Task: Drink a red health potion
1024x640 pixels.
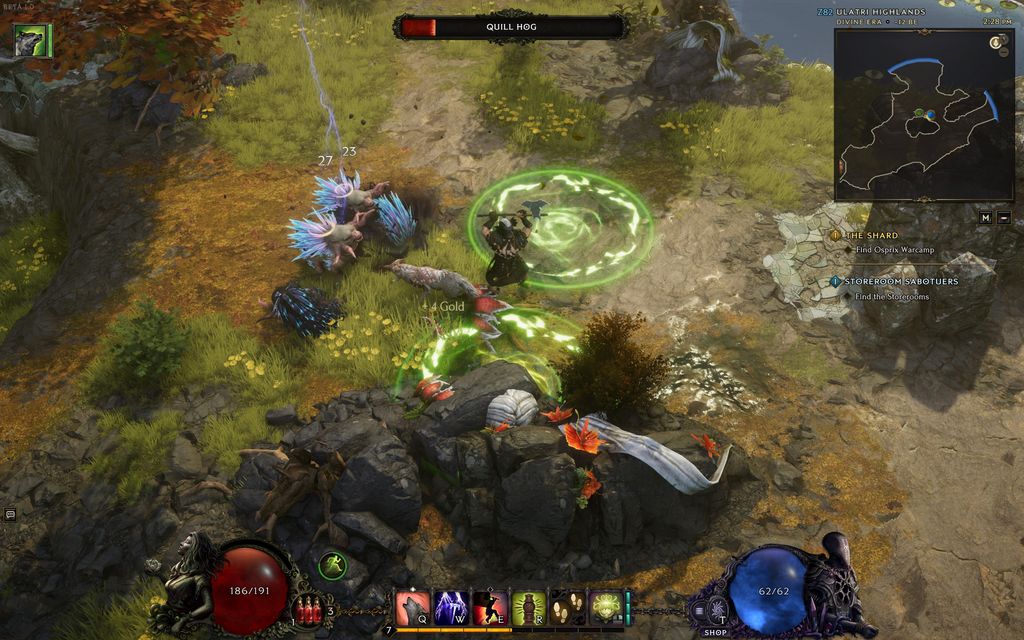Action: [x=309, y=611]
